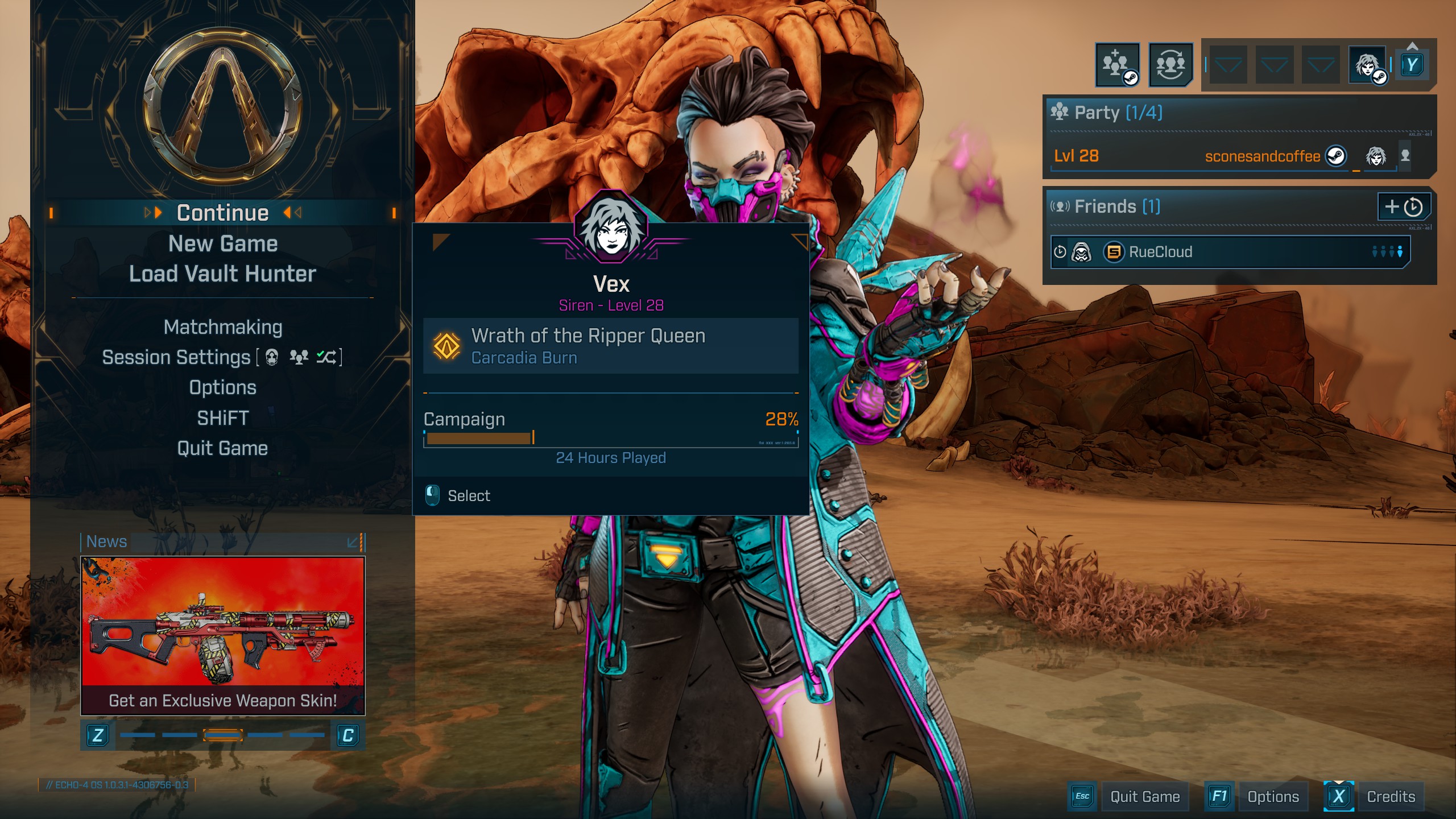Expand the News panel

(x=354, y=542)
